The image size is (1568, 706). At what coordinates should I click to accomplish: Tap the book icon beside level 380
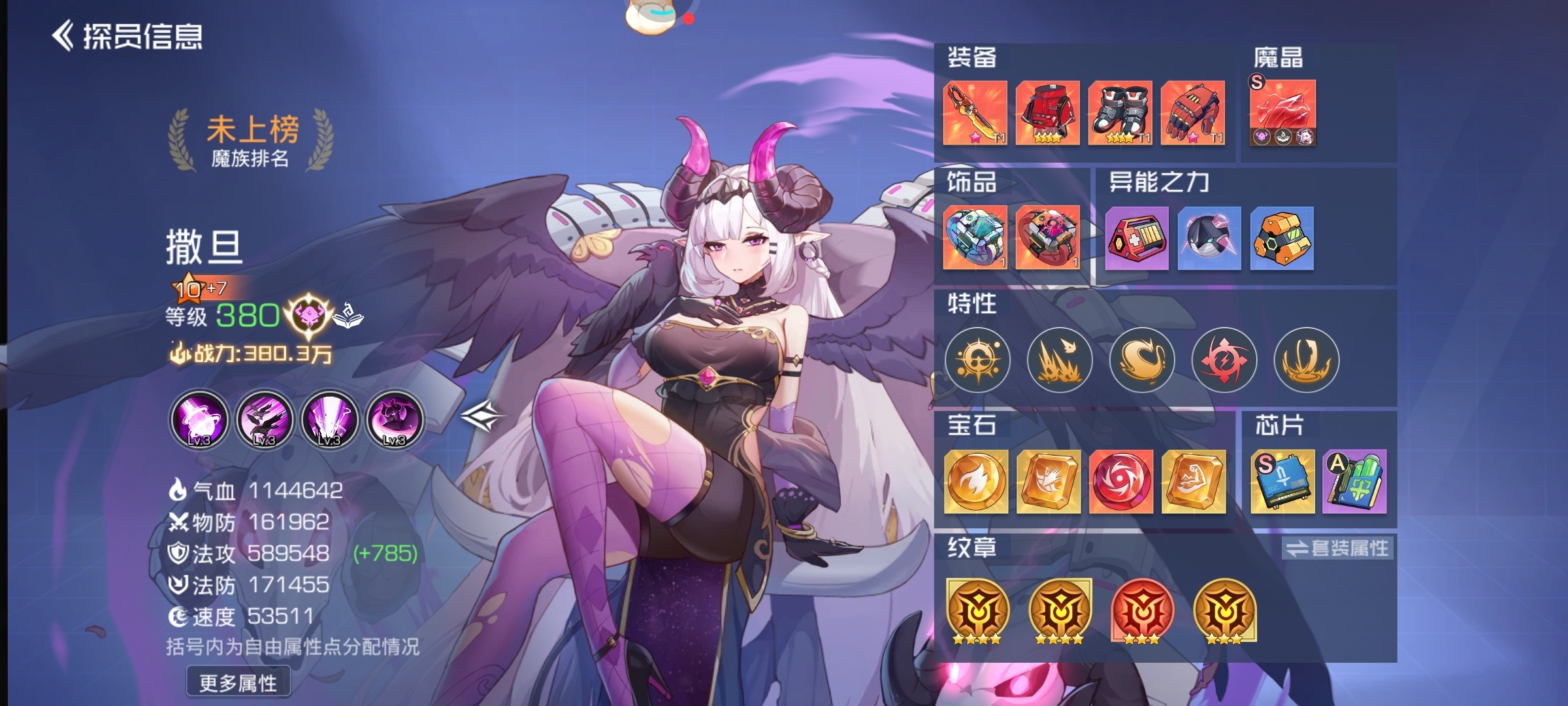349,315
